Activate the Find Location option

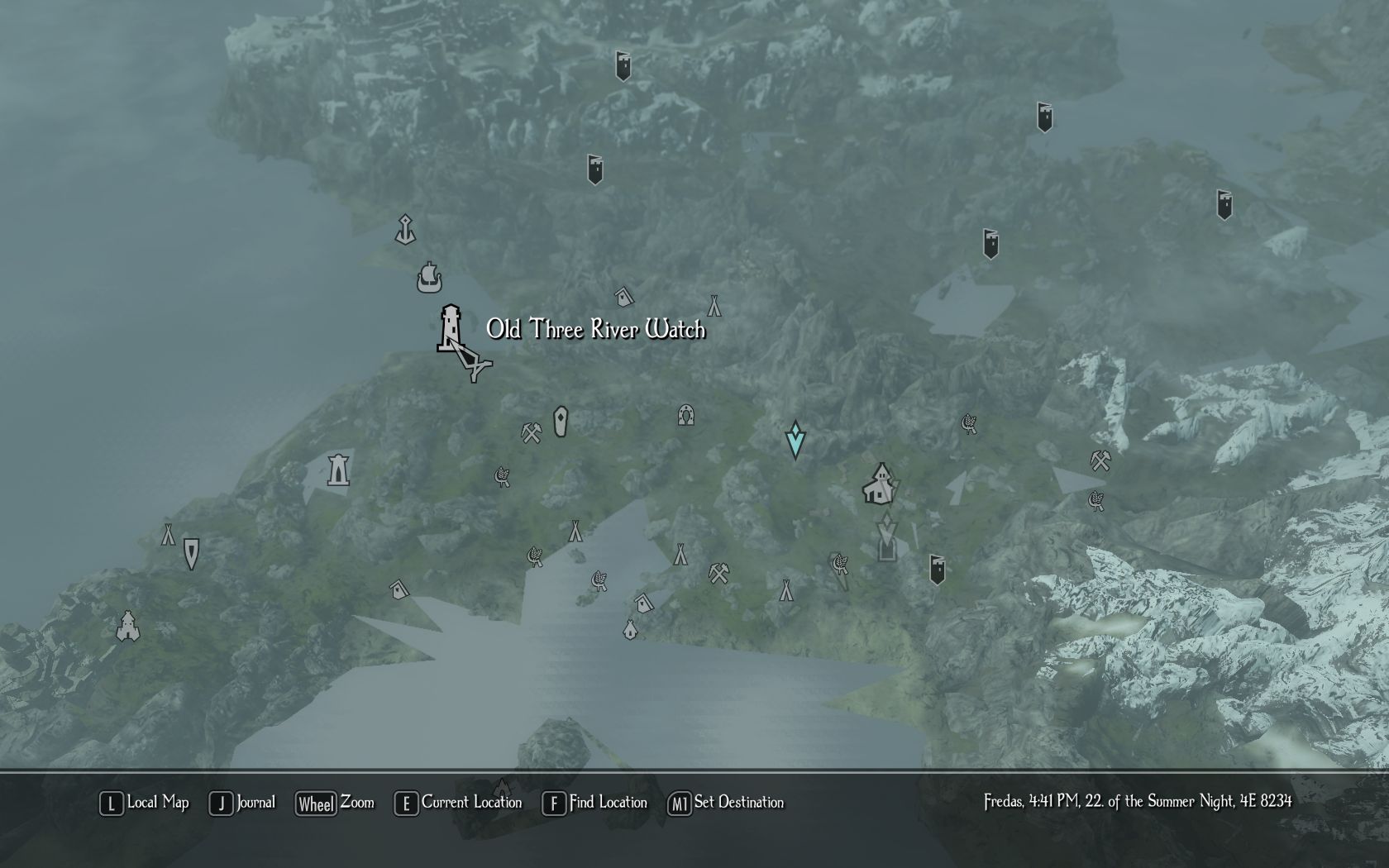pos(595,803)
